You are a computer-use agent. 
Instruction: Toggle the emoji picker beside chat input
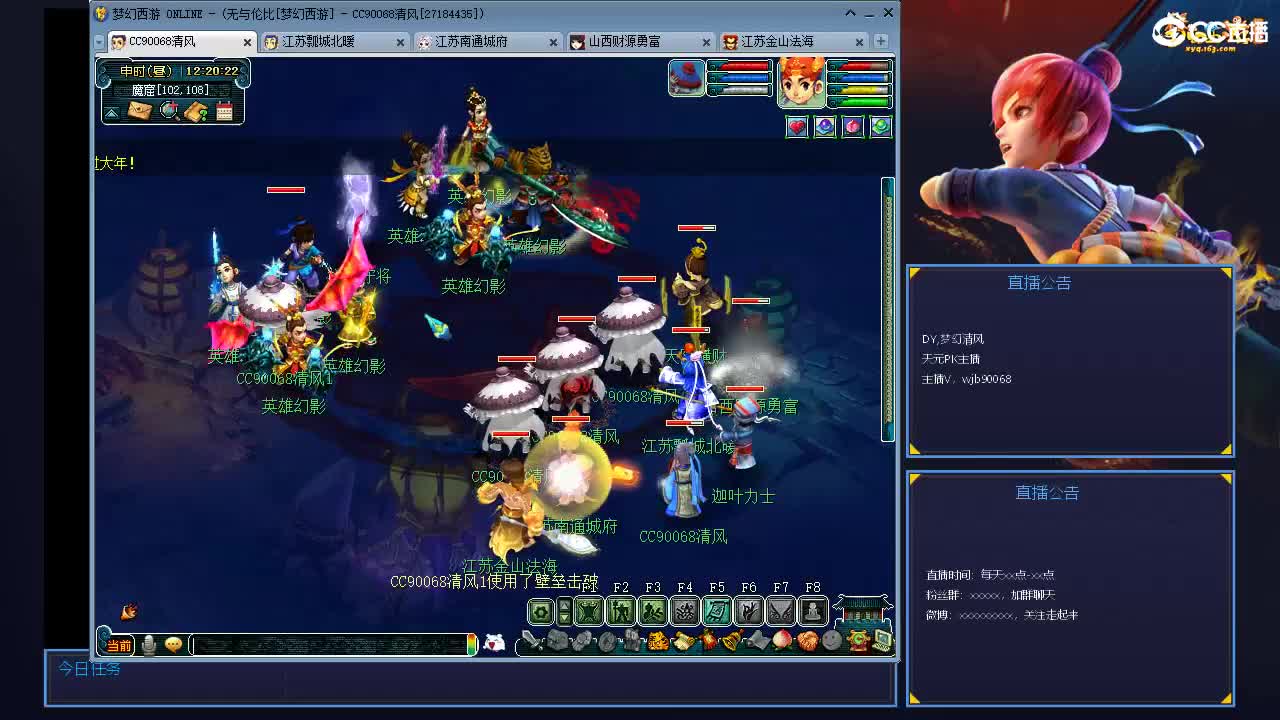[172, 645]
